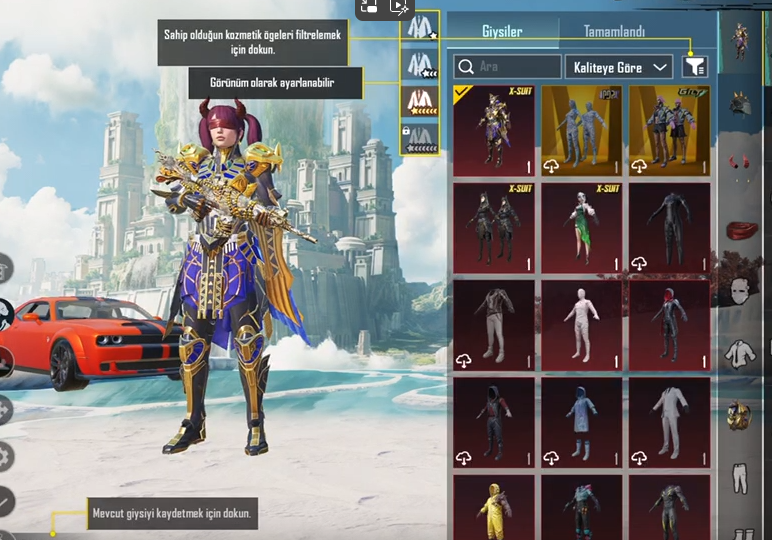Choose the blue mummy outfit set
Screen dimensions: 772x540
[x=582, y=130]
